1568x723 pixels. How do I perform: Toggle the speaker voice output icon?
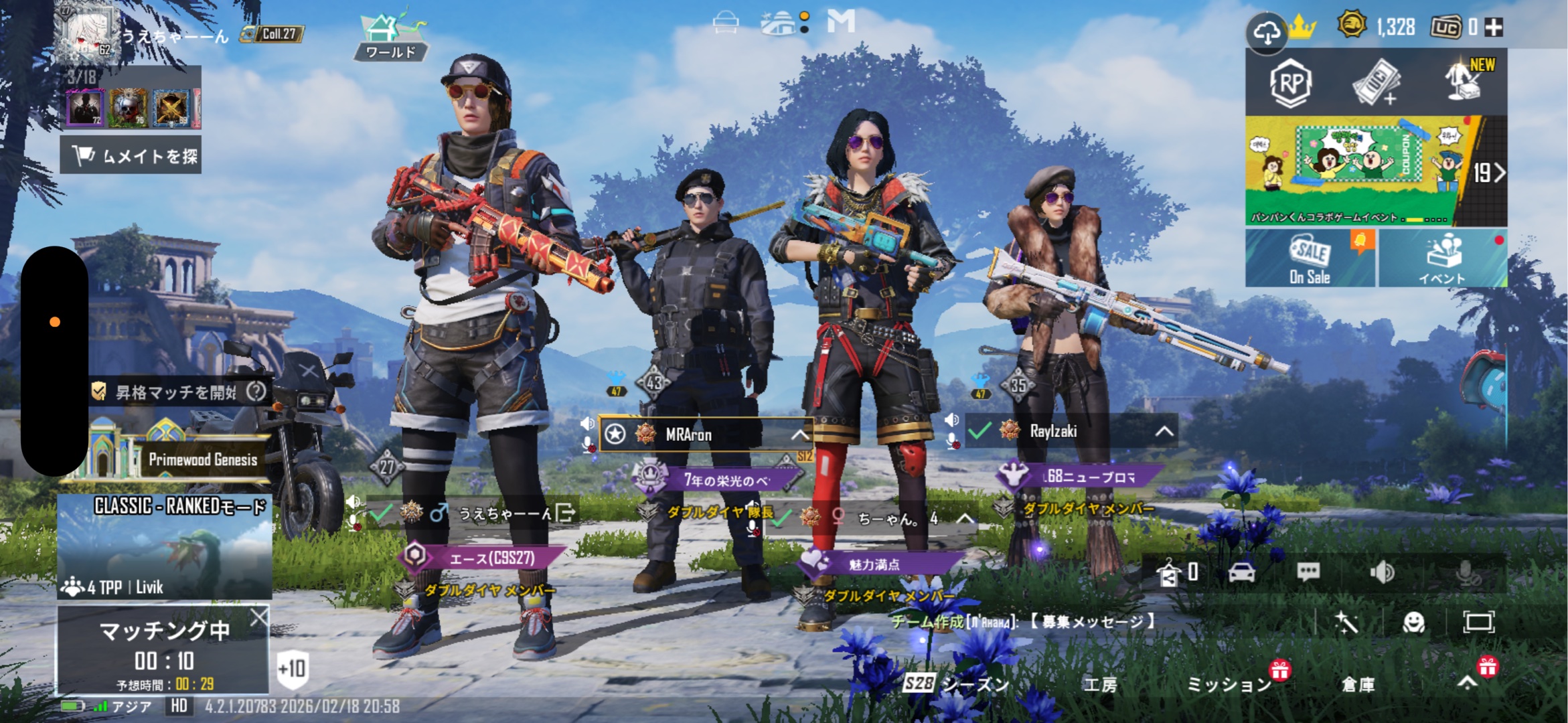click(1381, 572)
